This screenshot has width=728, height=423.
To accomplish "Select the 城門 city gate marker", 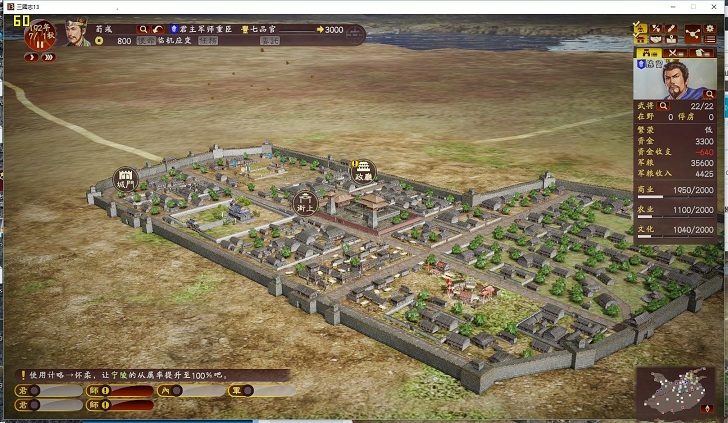I will click(126, 179).
